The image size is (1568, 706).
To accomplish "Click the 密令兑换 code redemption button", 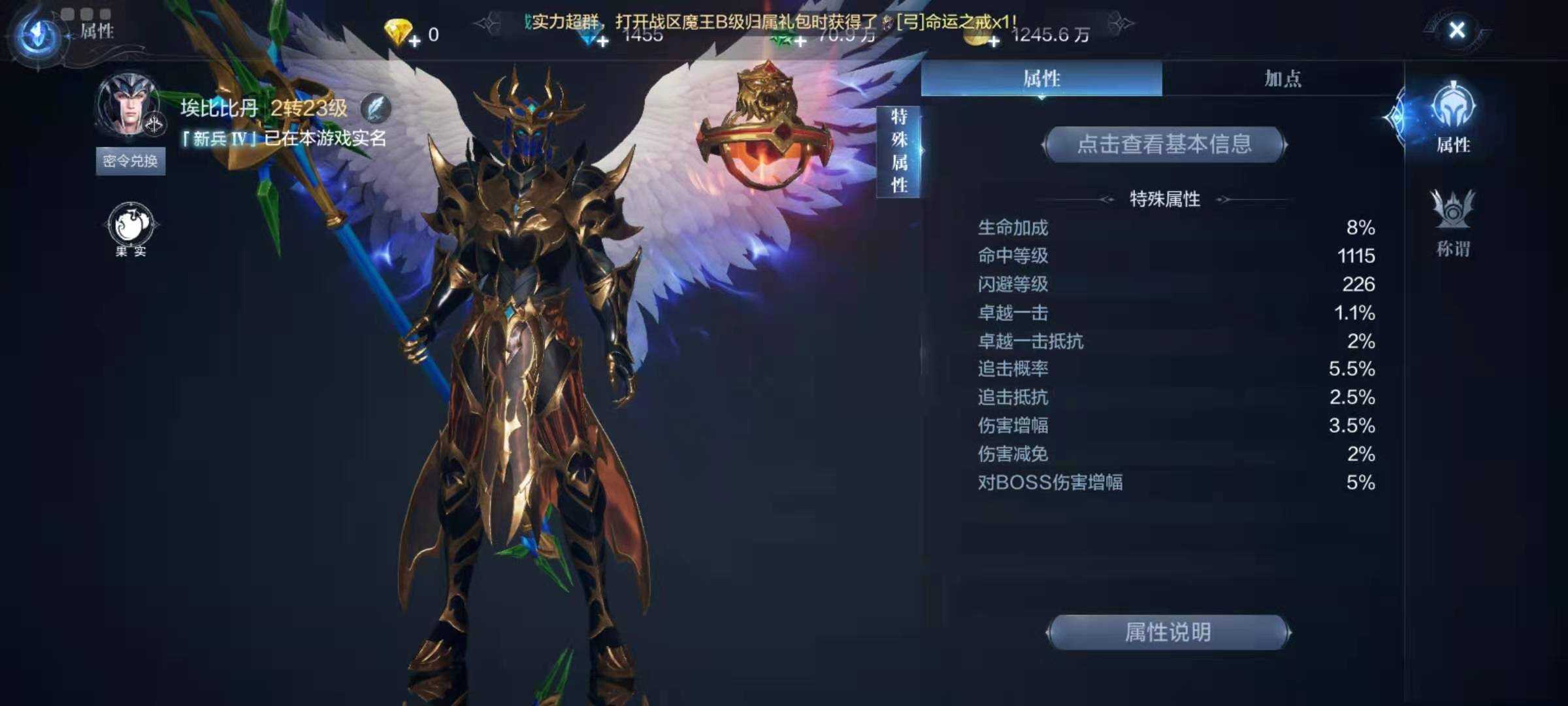I will tap(129, 160).
